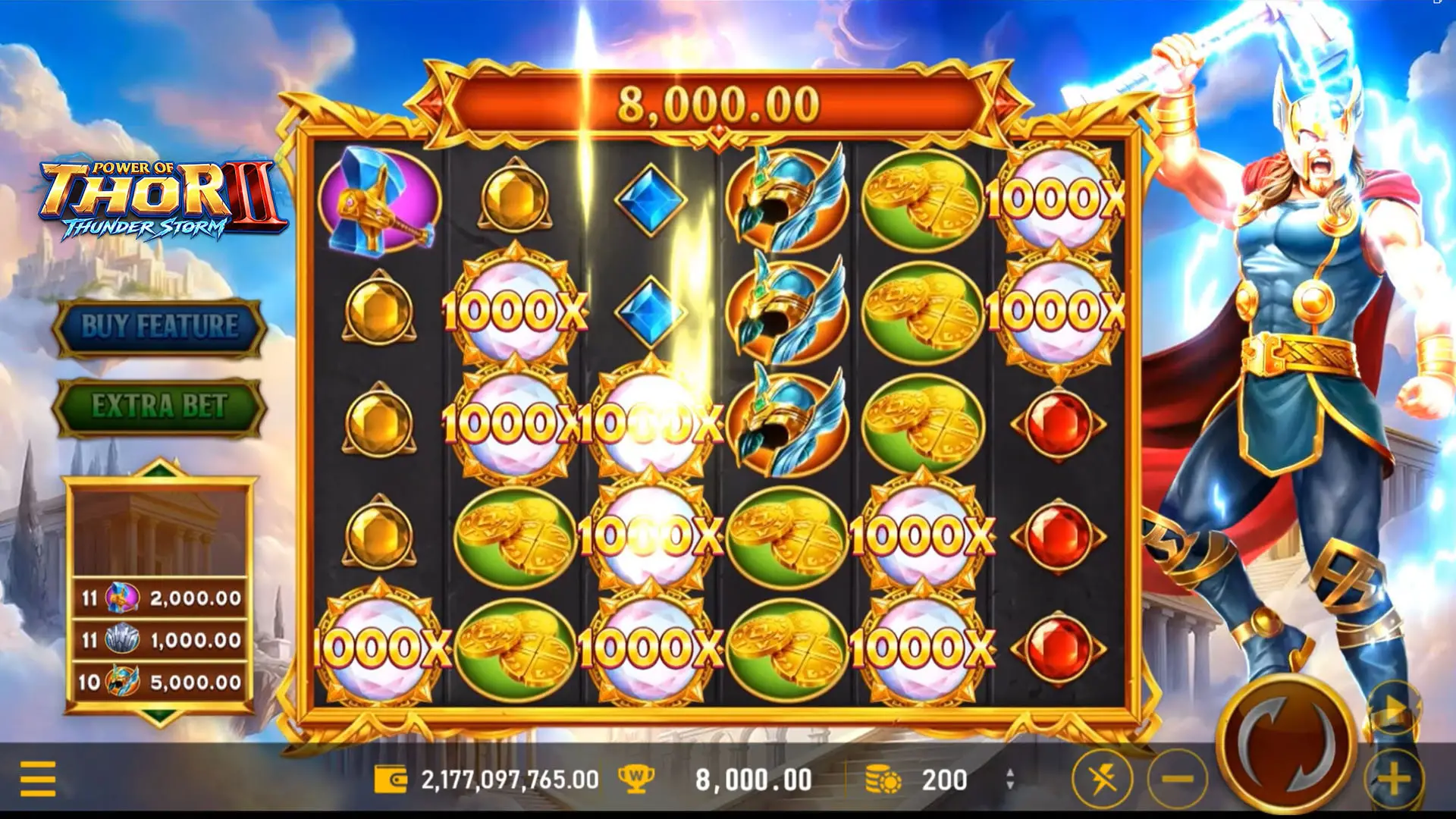This screenshot has width=1456, height=819.
Task: Click the Buy Feature button
Action: 159,328
